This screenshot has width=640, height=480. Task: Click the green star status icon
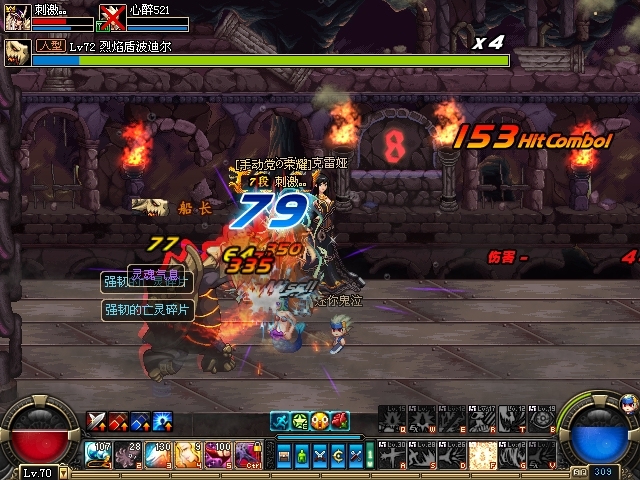[300, 421]
